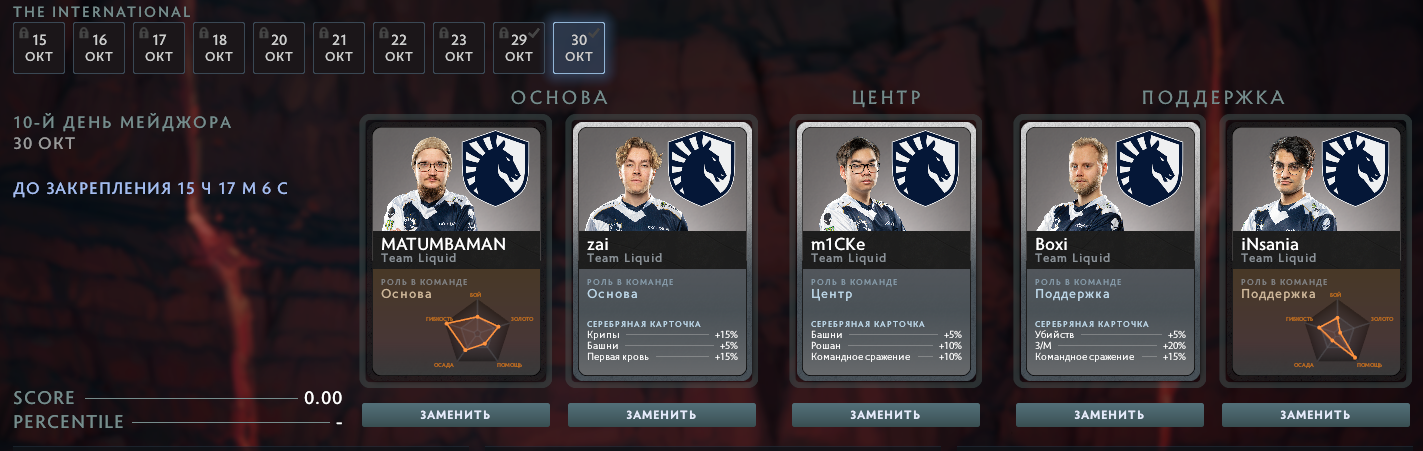Click the MATUMBAMAN player card
This screenshot has height=451, width=1423.
(456, 250)
